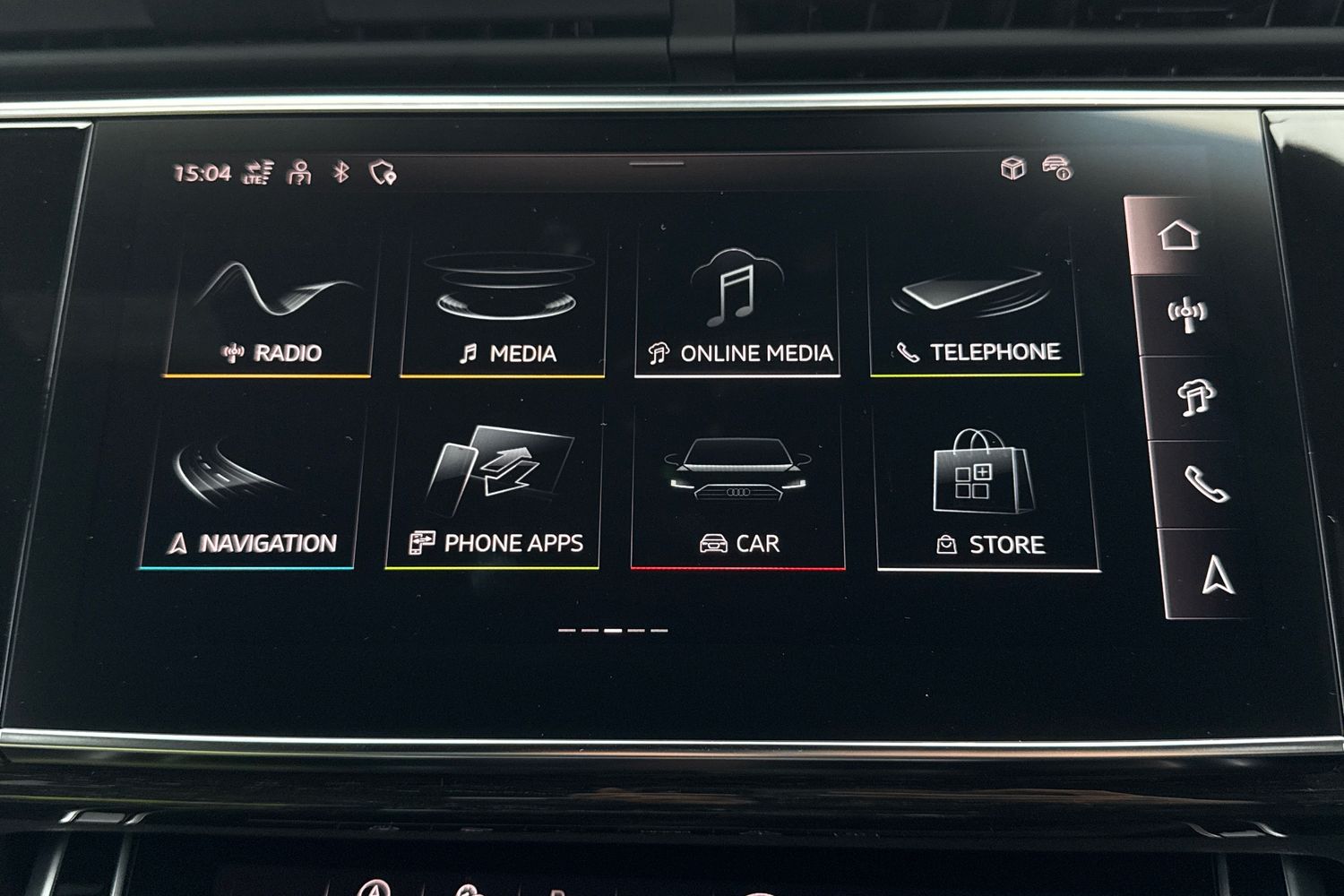Image resolution: width=1344 pixels, height=896 pixels.
Task: Open Online Media streaming
Action: point(737,305)
